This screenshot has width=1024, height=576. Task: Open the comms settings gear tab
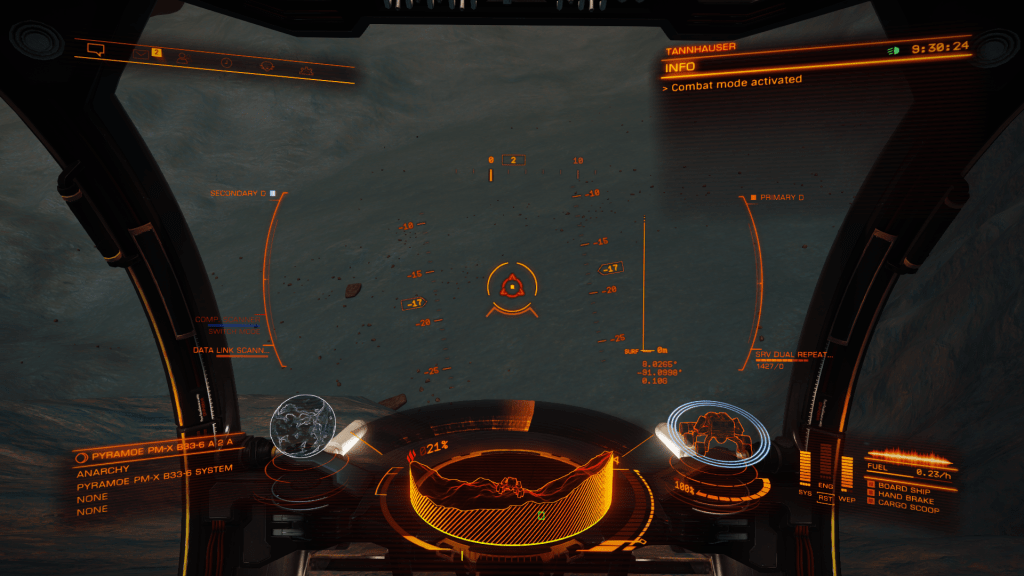(307, 71)
